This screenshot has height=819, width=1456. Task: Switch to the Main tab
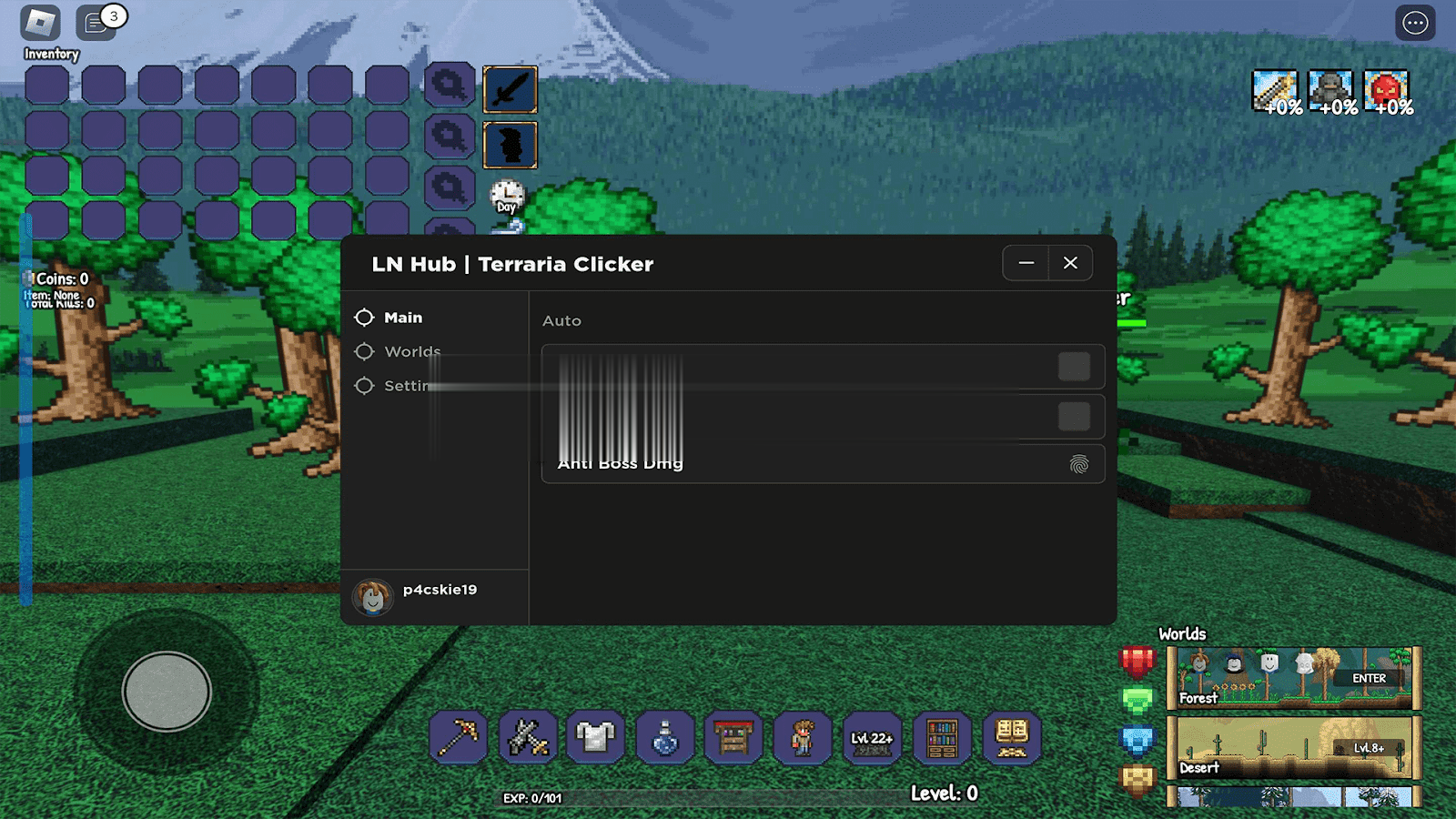[x=402, y=318]
